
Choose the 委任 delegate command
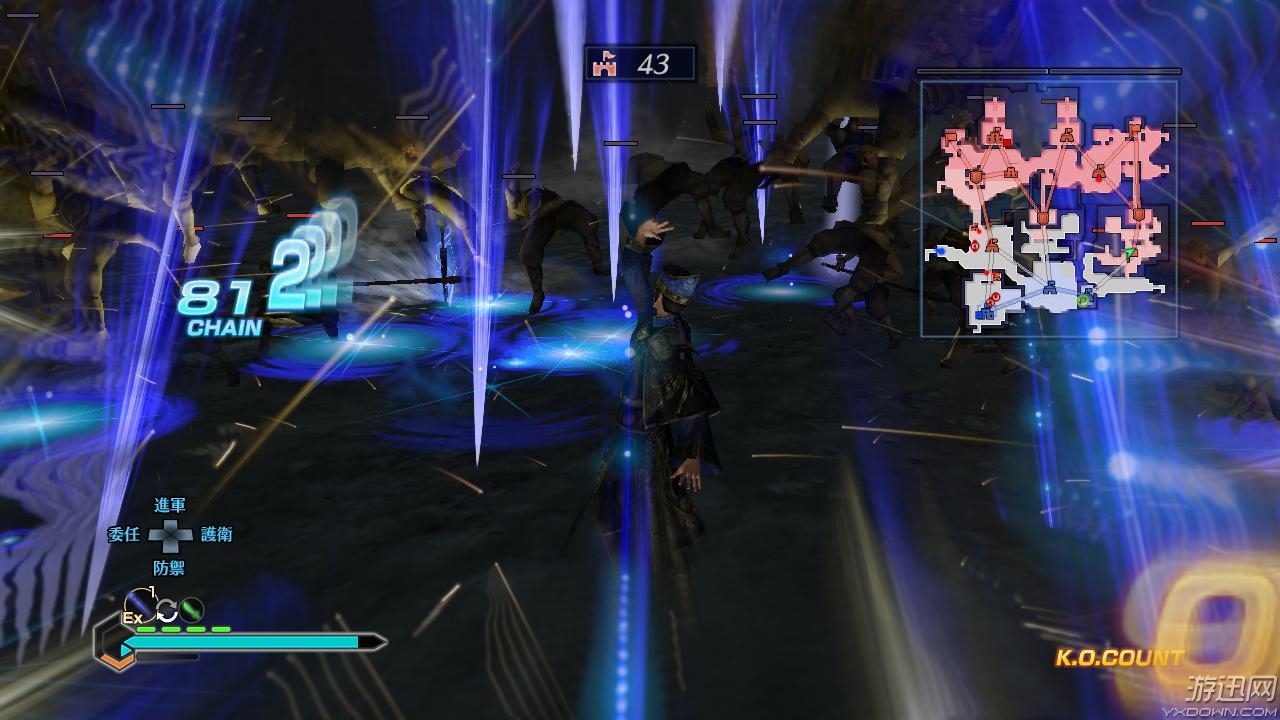click(124, 535)
